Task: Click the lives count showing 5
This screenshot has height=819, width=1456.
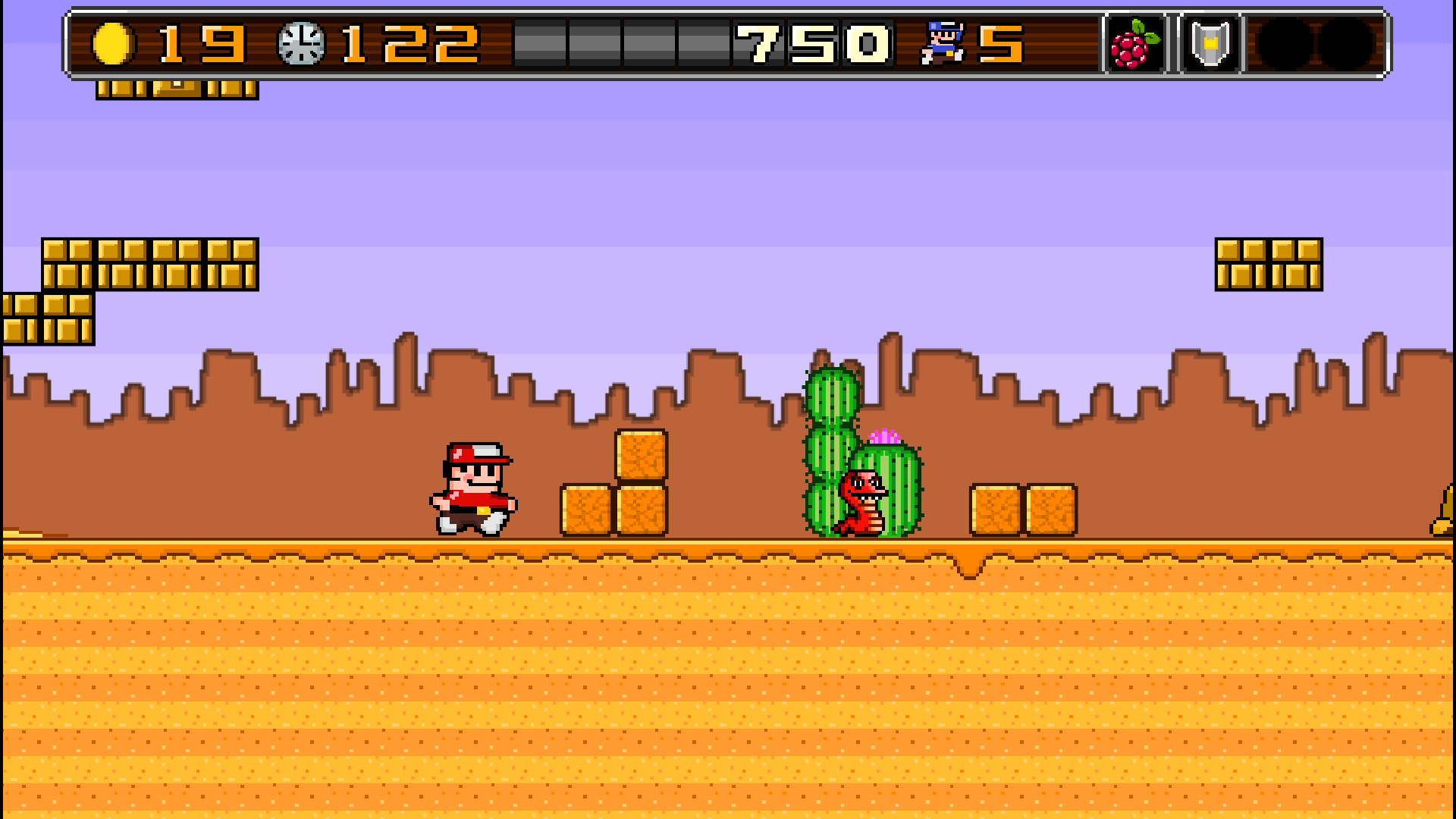Action: [1003, 44]
